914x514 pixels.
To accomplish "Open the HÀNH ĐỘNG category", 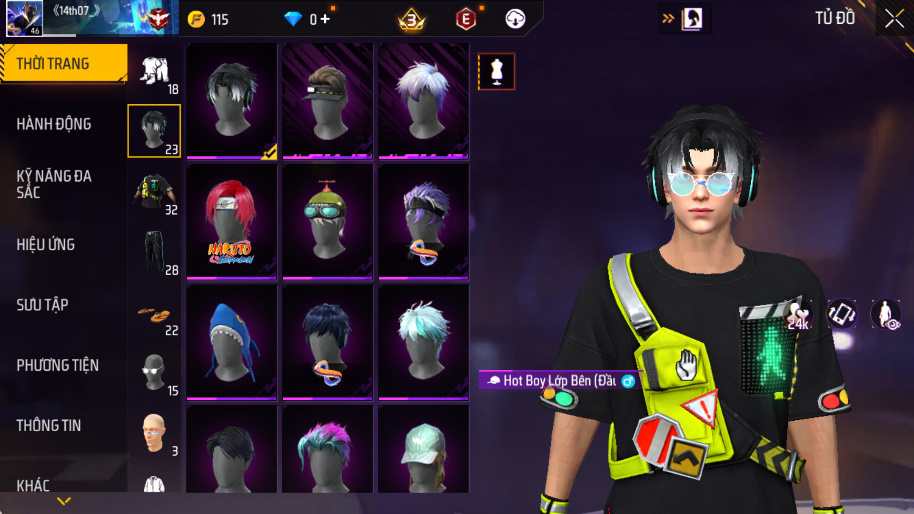I will (54, 124).
